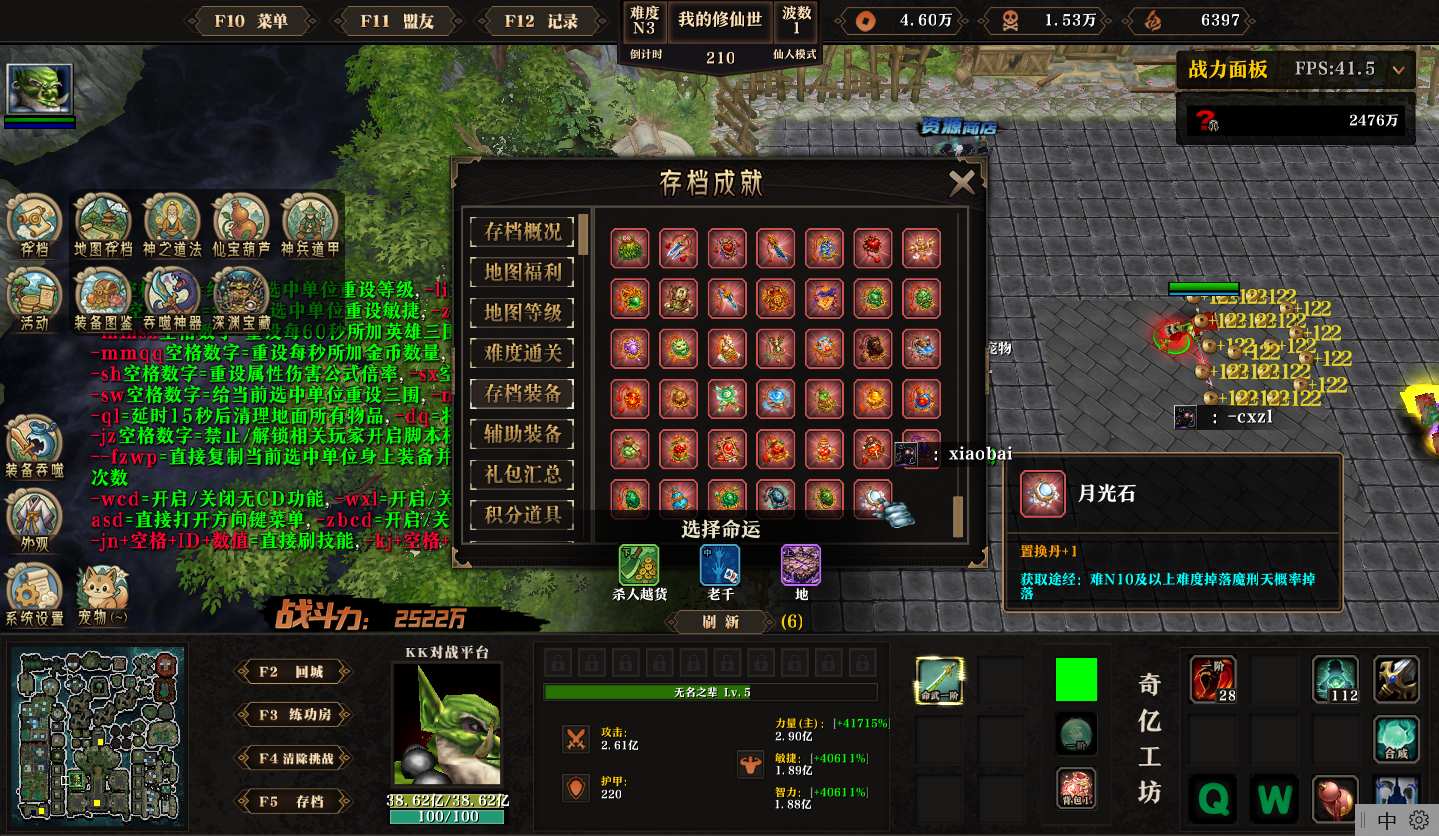Click the F2 回城 button
Image resolution: width=1439 pixels, height=836 pixels.
[293, 672]
